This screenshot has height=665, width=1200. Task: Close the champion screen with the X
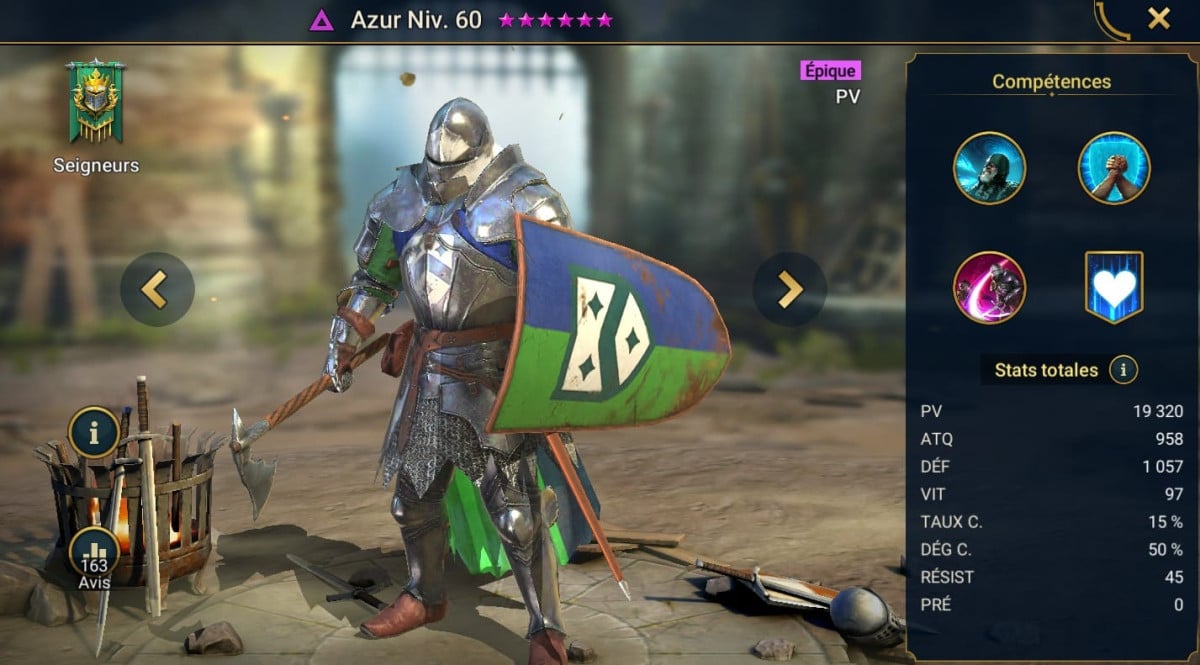[x=1158, y=19]
